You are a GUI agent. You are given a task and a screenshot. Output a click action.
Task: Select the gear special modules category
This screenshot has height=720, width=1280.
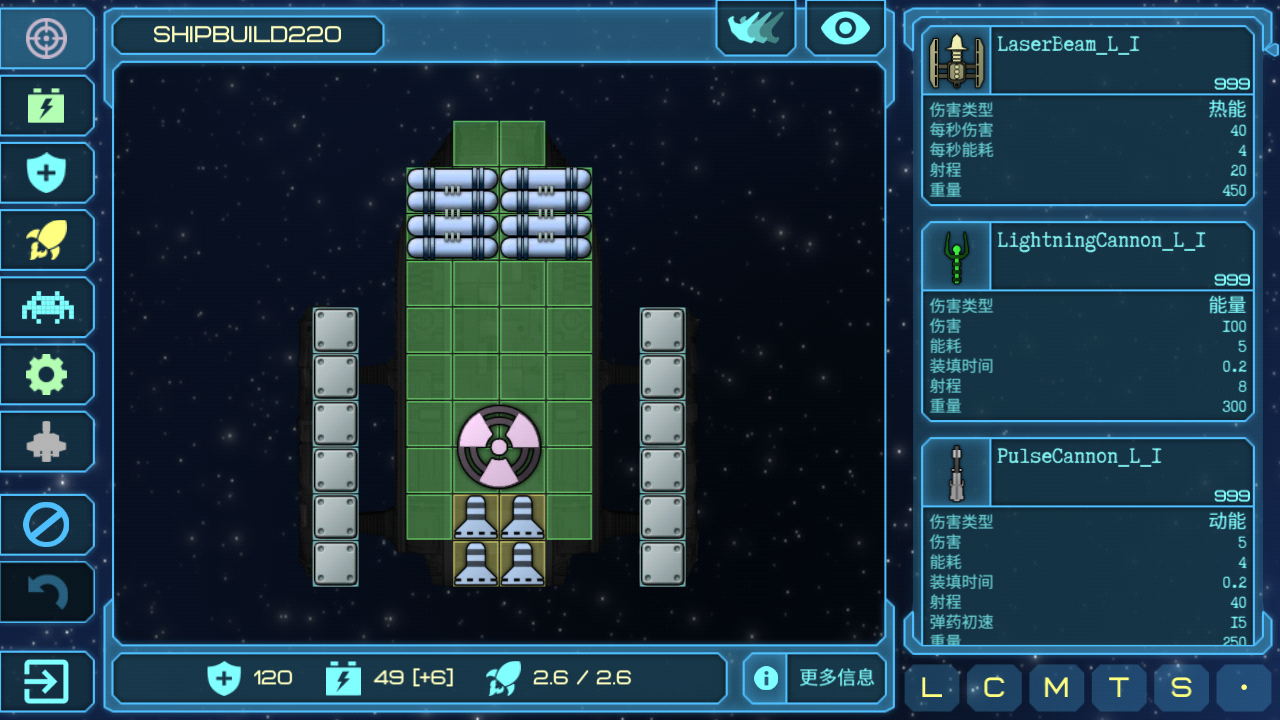point(47,374)
